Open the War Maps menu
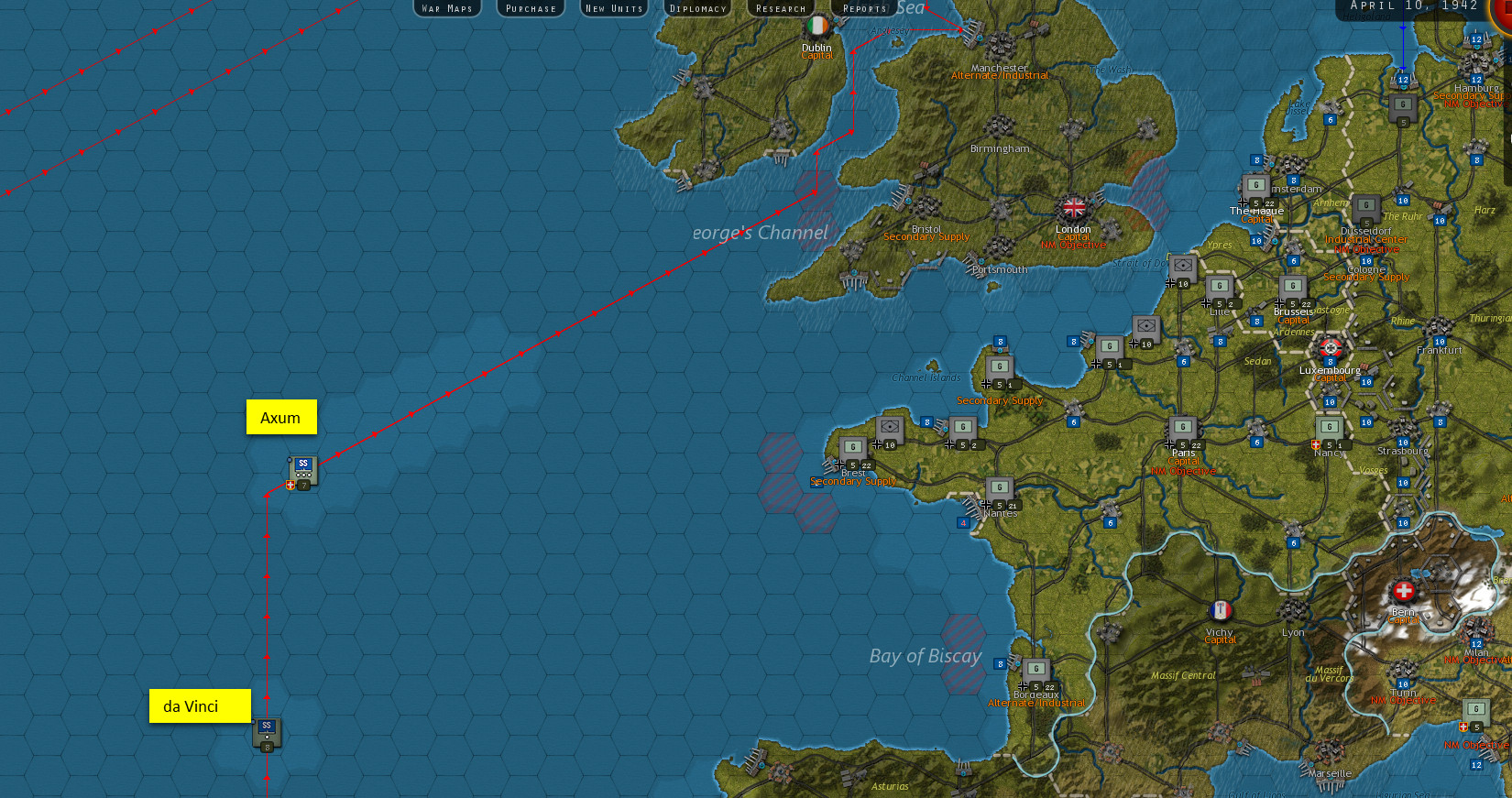Image resolution: width=1512 pixels, height=798 pixels. (x=447, y=8)
